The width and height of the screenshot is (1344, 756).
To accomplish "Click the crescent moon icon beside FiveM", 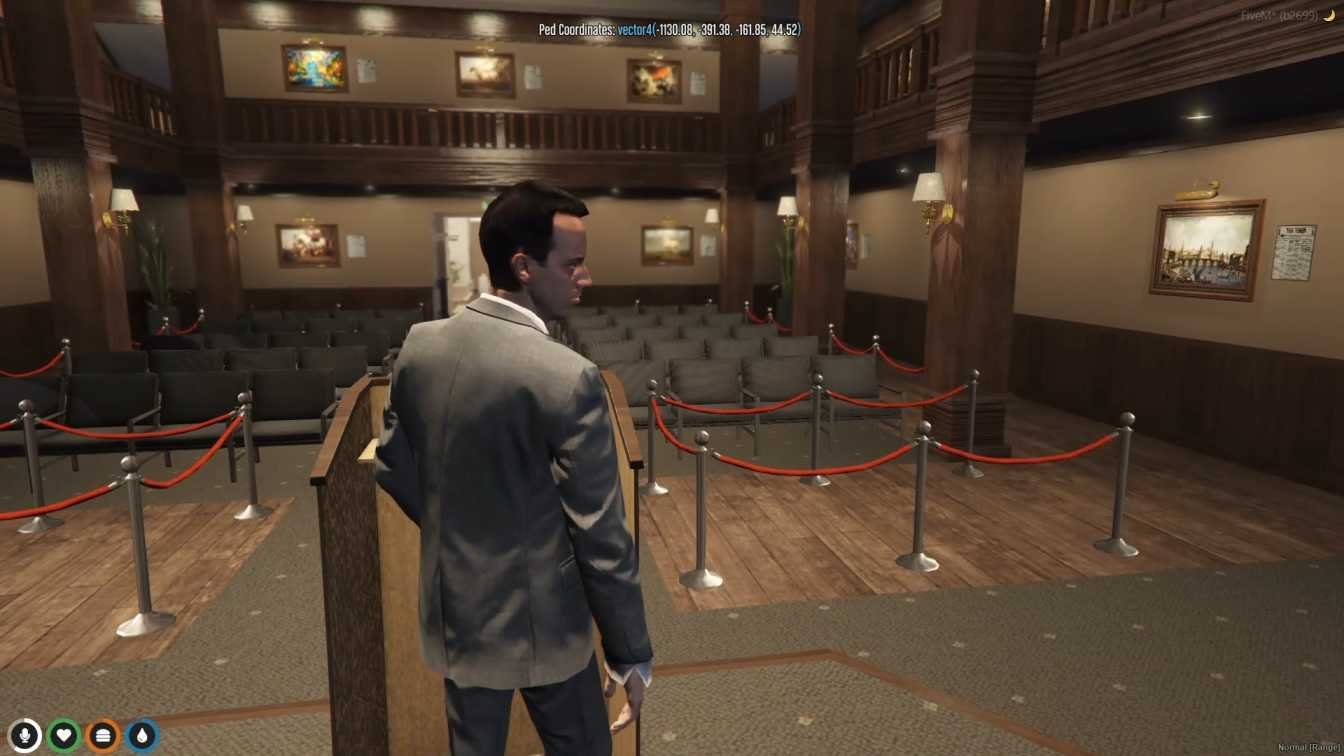I will [1329, 16].
